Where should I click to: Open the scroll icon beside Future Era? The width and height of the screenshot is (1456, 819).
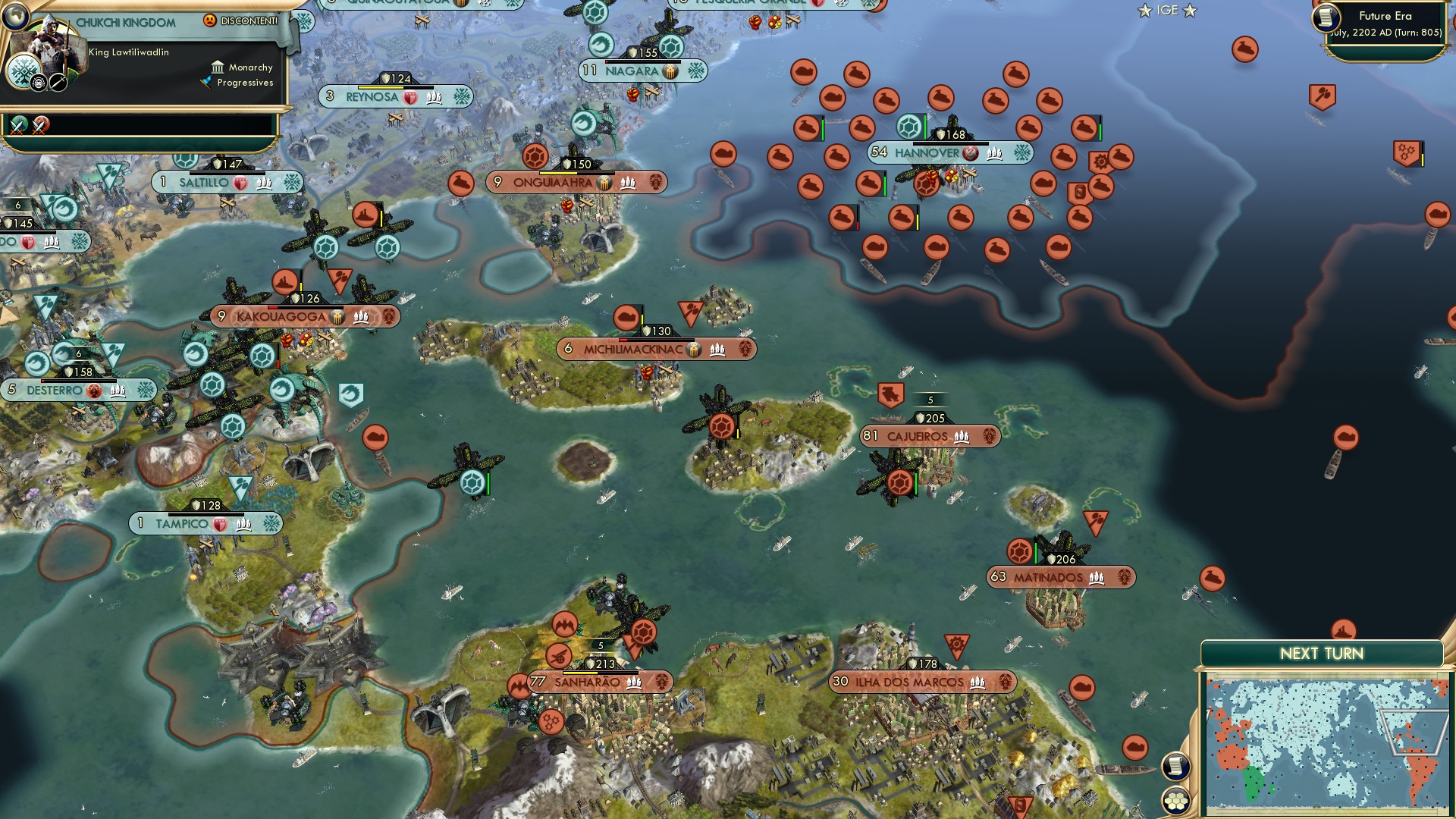point(1326,17)
